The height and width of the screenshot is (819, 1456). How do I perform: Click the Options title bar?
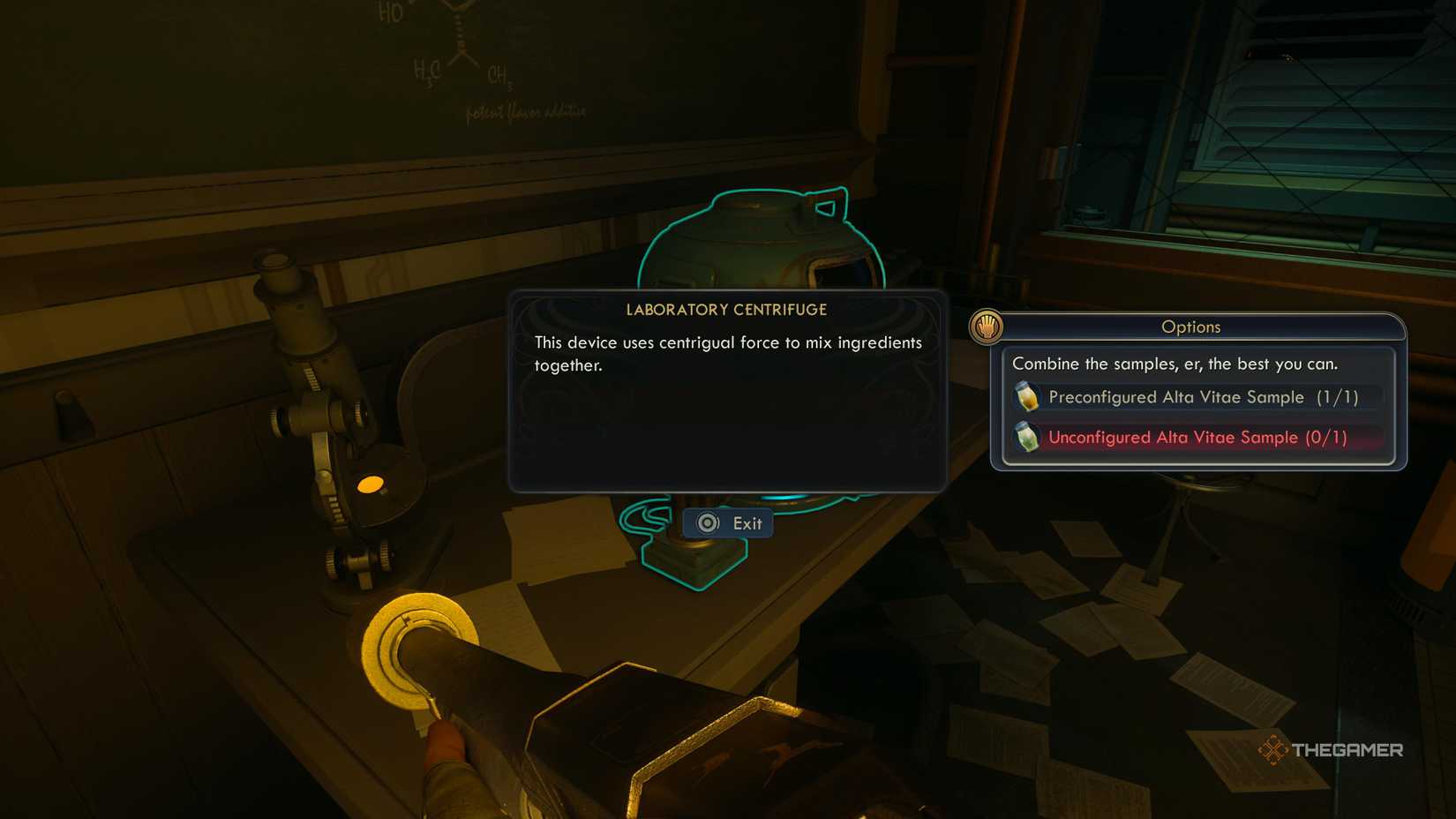[1191, 327]
